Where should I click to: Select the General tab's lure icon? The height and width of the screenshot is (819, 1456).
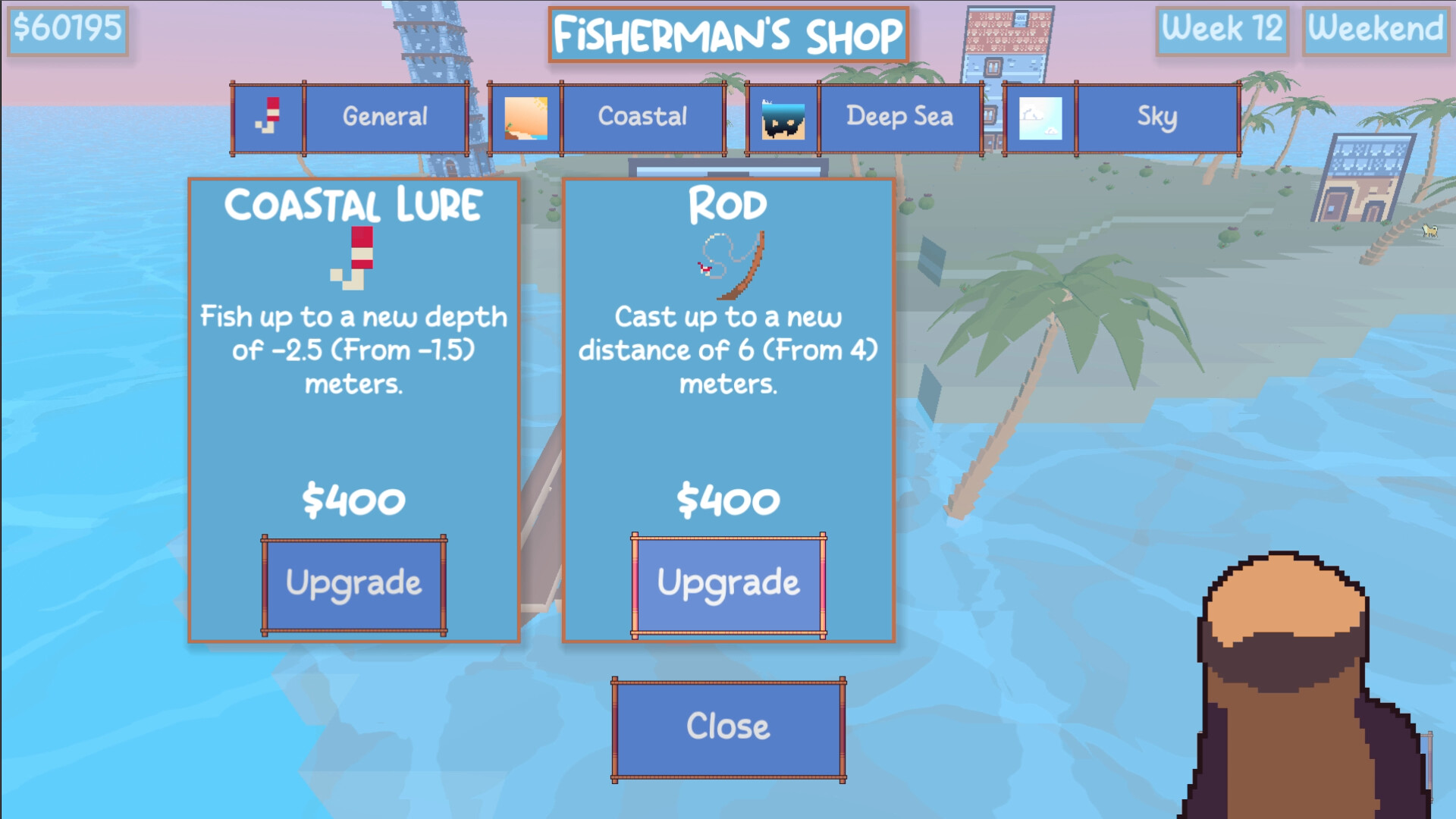pyautogui.click(x=271, y=116)
